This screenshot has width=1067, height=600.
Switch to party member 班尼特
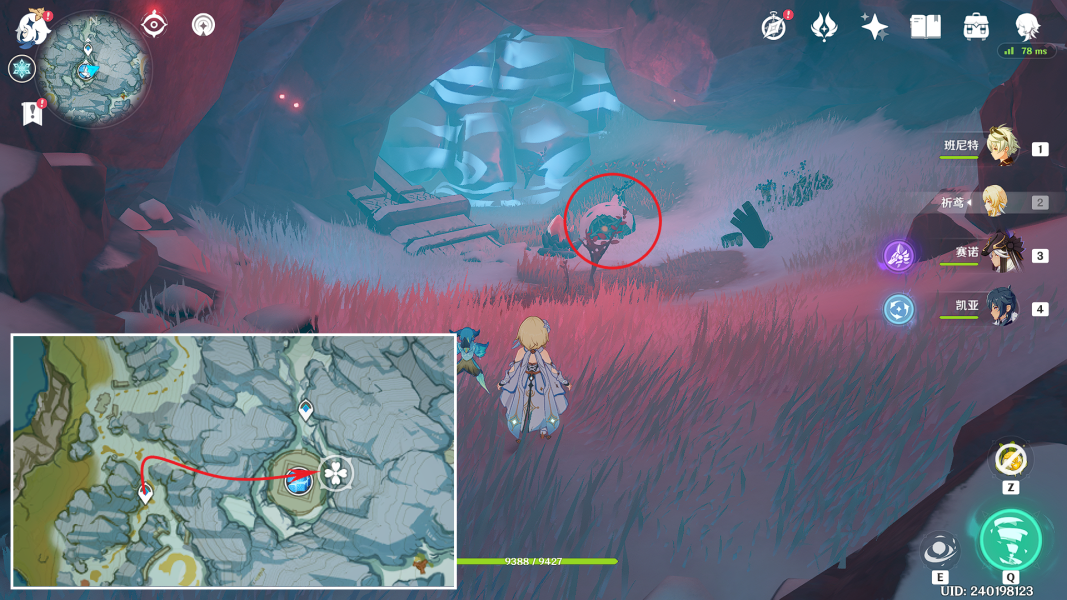tap(998, 148)
